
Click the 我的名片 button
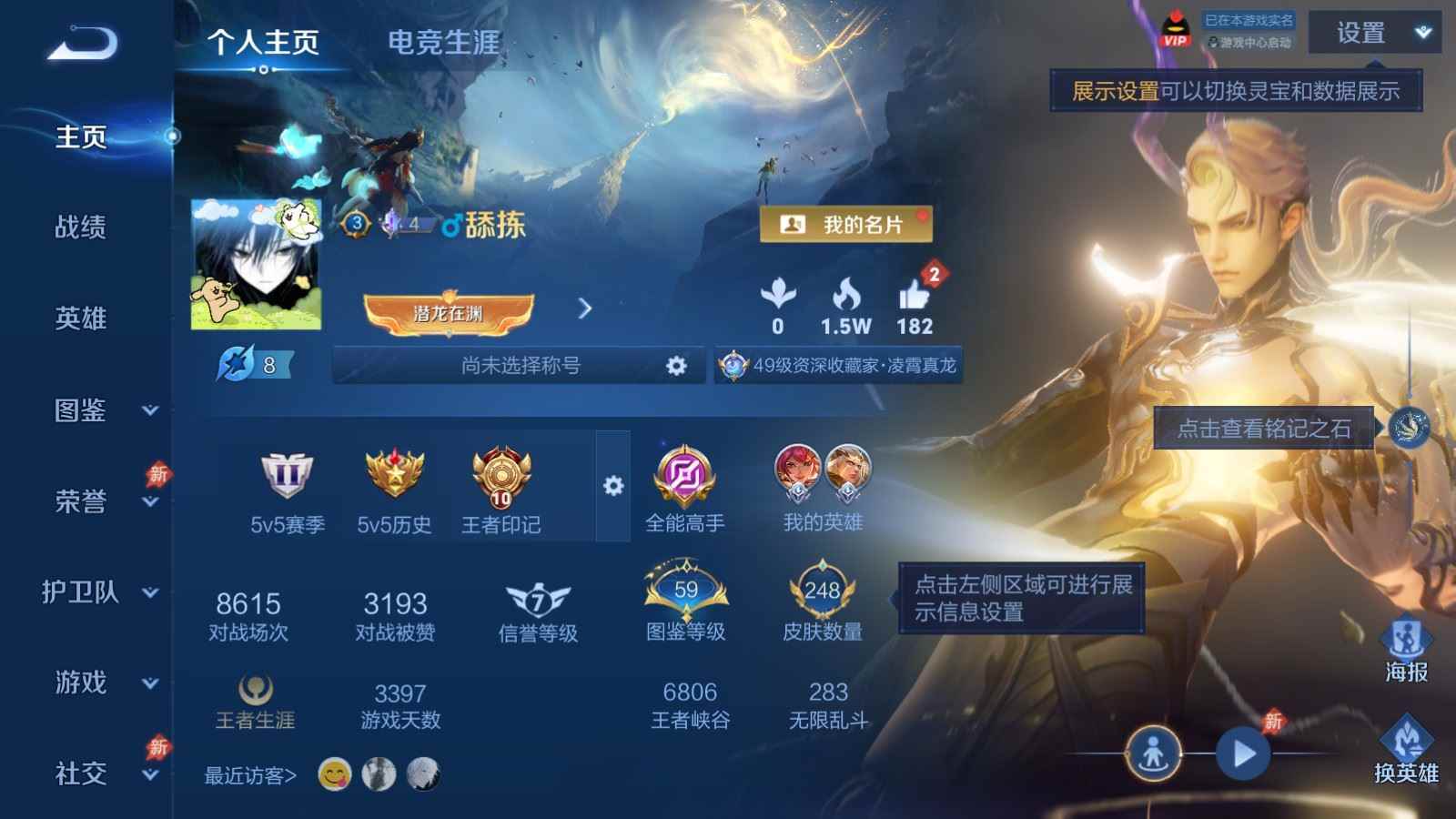(x=846, y=226)
